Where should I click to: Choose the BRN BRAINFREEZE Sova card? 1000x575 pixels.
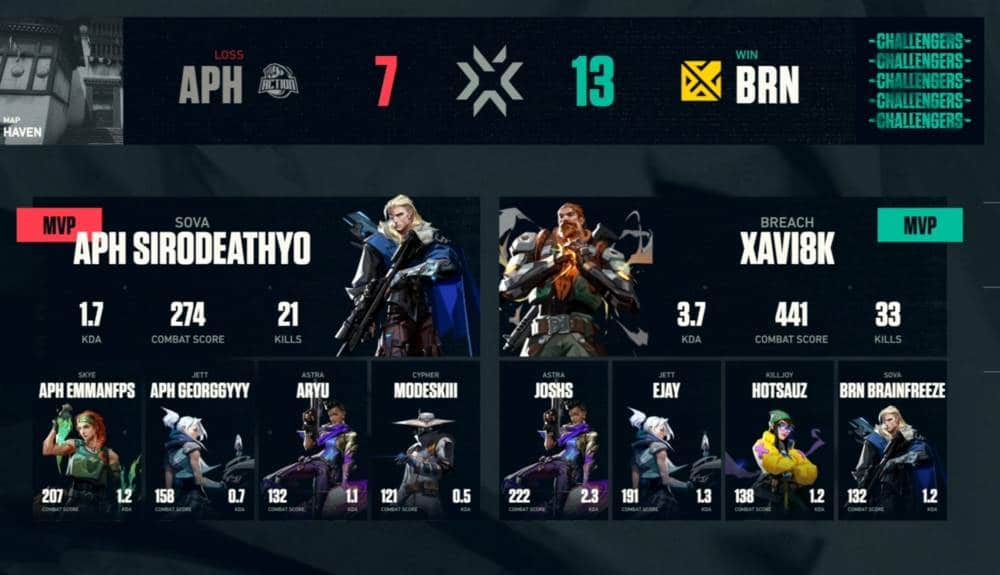[891, 440]
